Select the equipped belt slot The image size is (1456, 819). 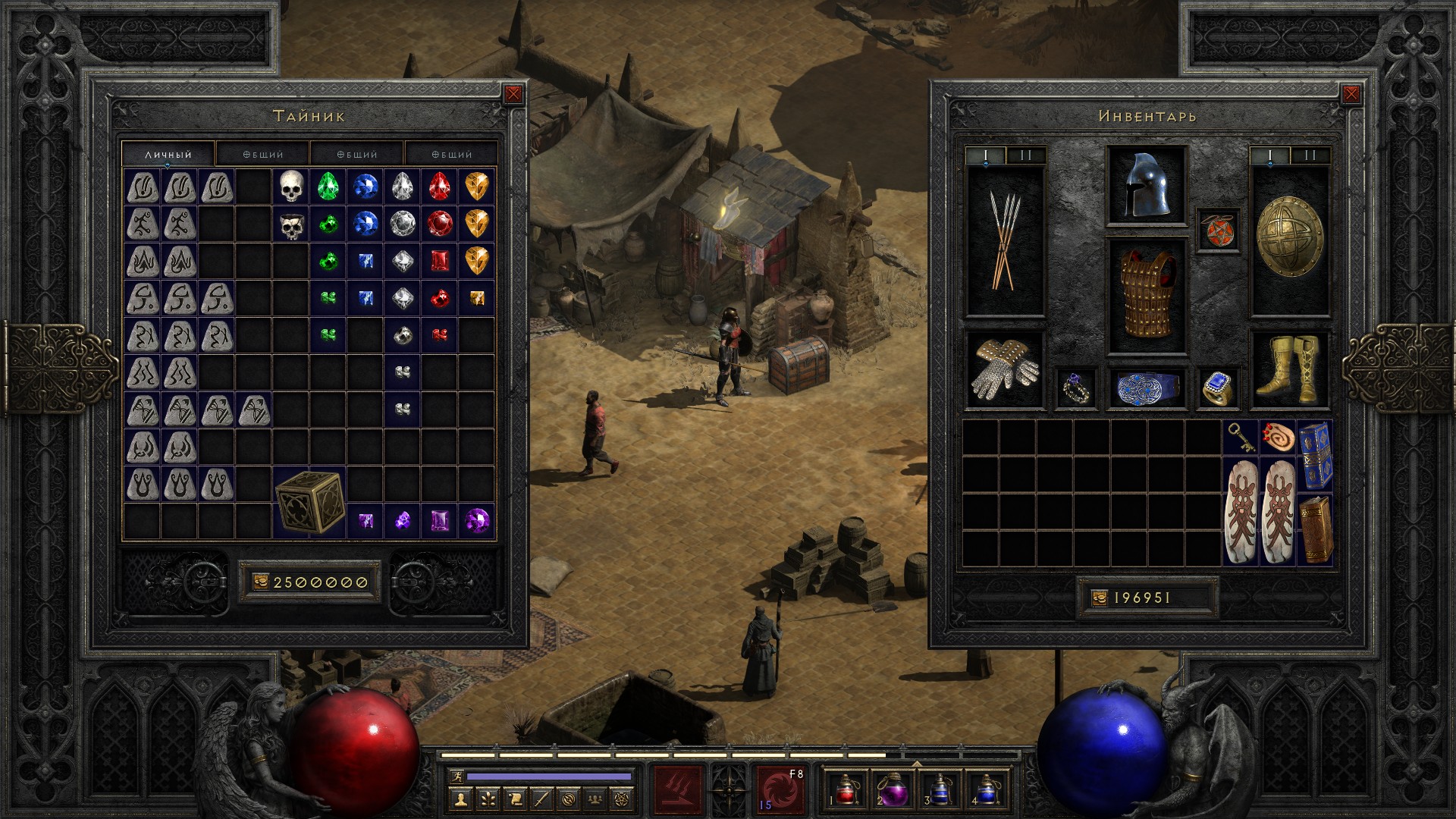tap(1146, 388)
